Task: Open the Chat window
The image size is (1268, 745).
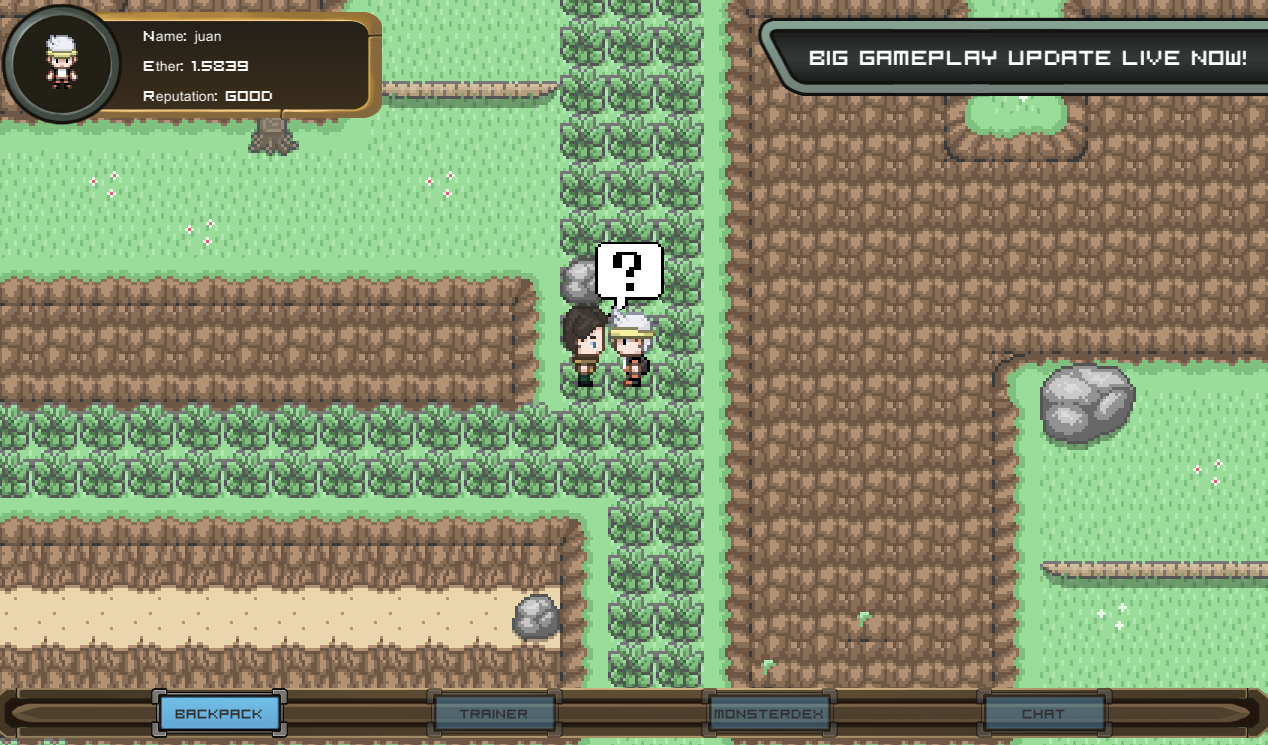Action: (1043, 714)
